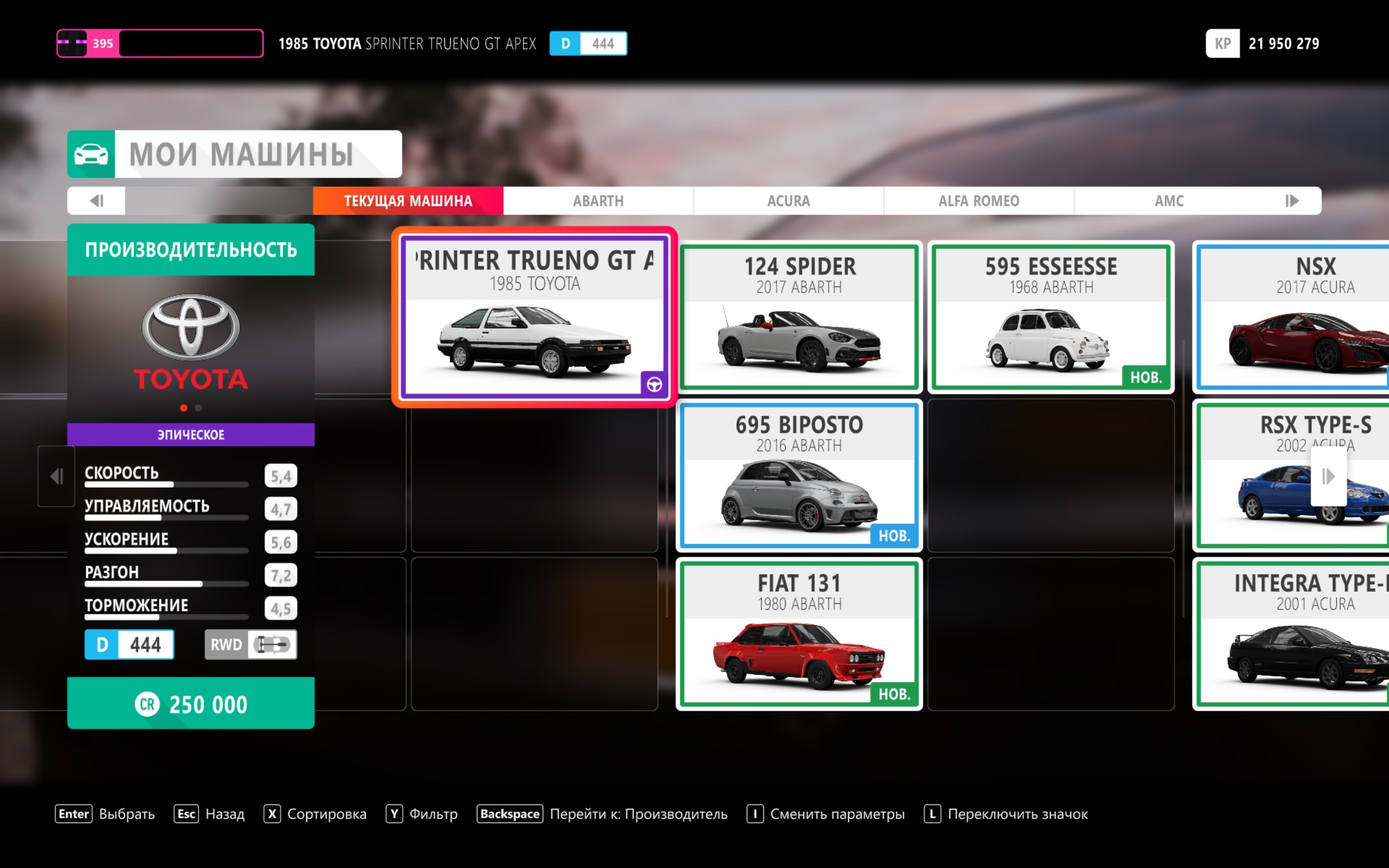Select the Alfa Romeo tab
Screen dimensions: 1389x868
(x=978, y=201)
